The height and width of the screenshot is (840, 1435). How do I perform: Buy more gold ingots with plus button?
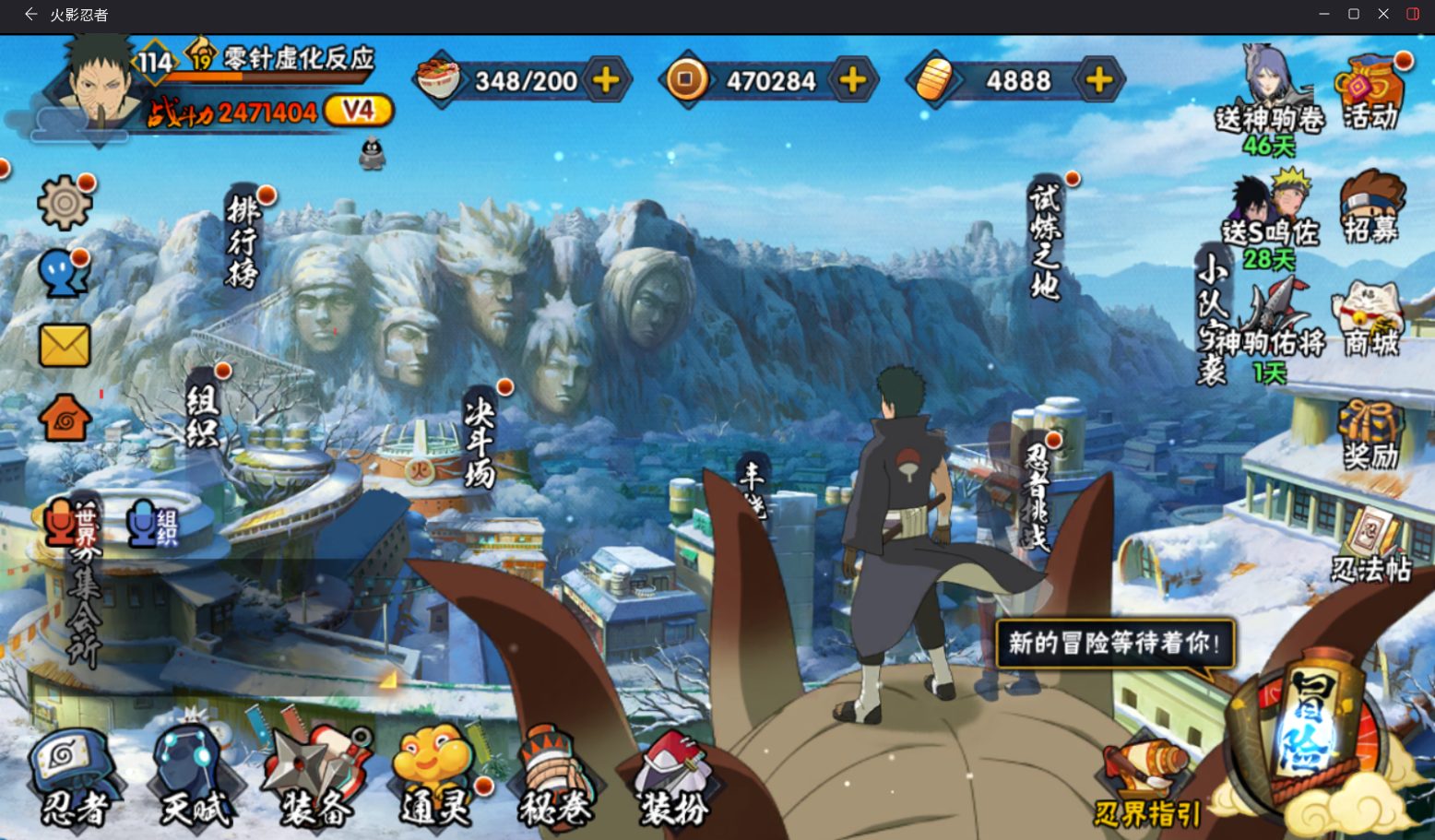point(1099,81)
